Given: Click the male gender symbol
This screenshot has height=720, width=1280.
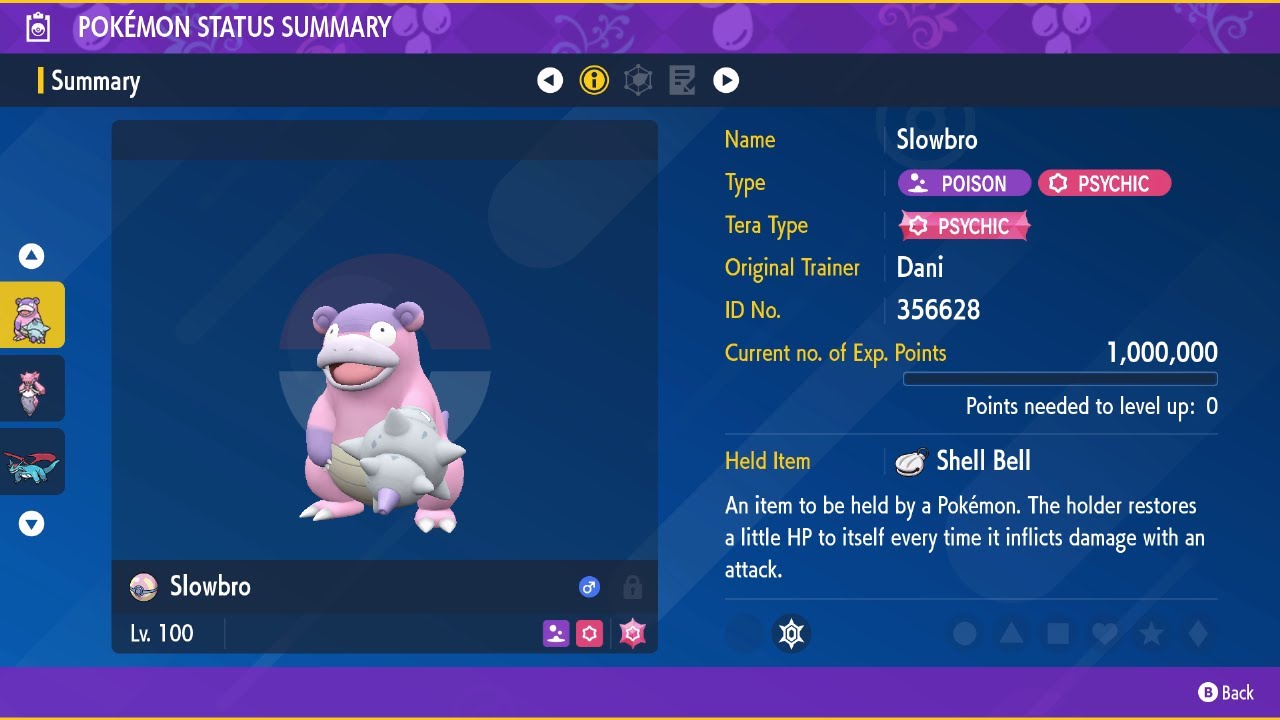Looking at the screenshot, I should (x=589, y=587).
